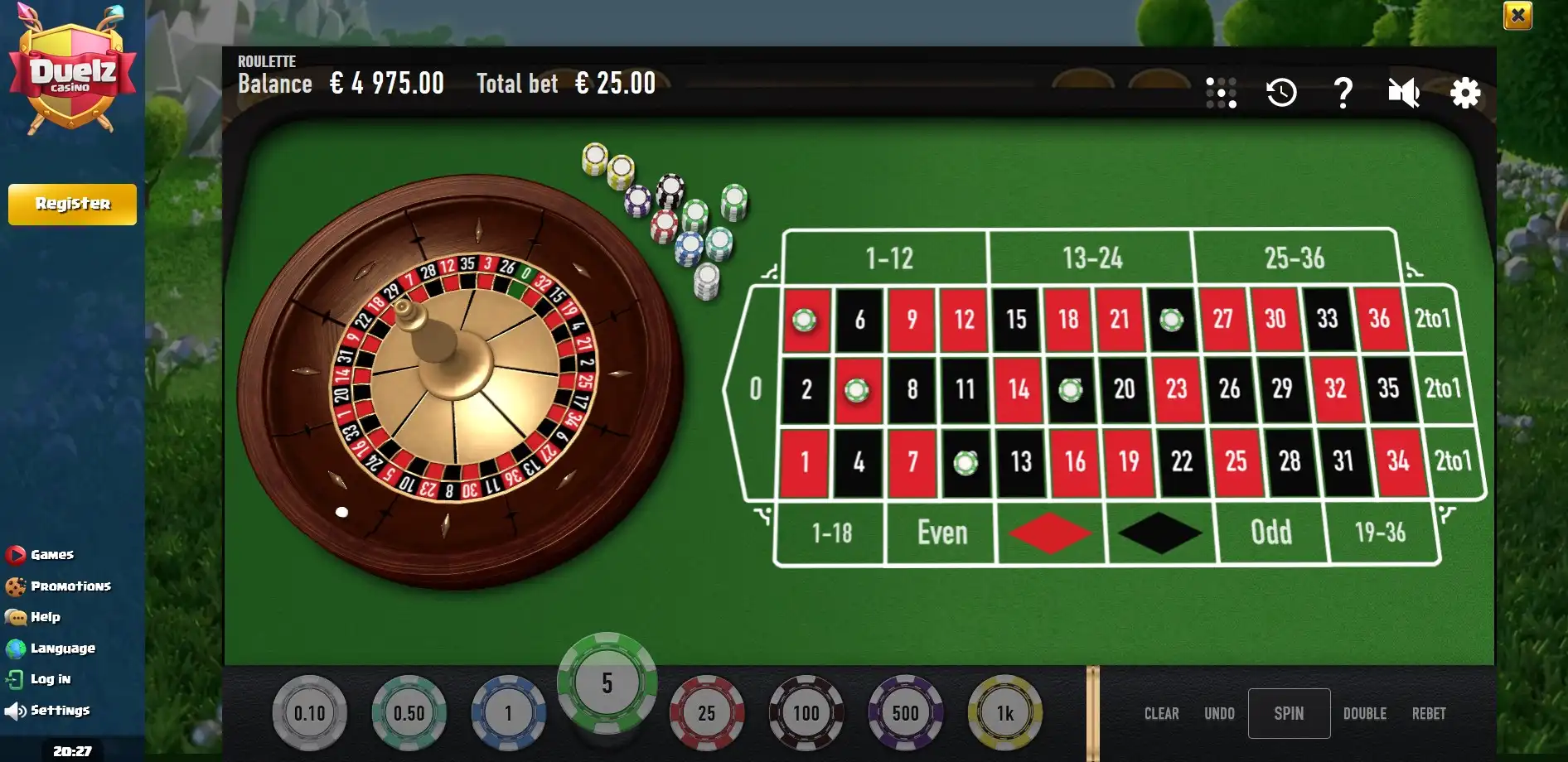Open the gear settings menu
This screenshot has width=1568, height=762.
pos(1465,92)
